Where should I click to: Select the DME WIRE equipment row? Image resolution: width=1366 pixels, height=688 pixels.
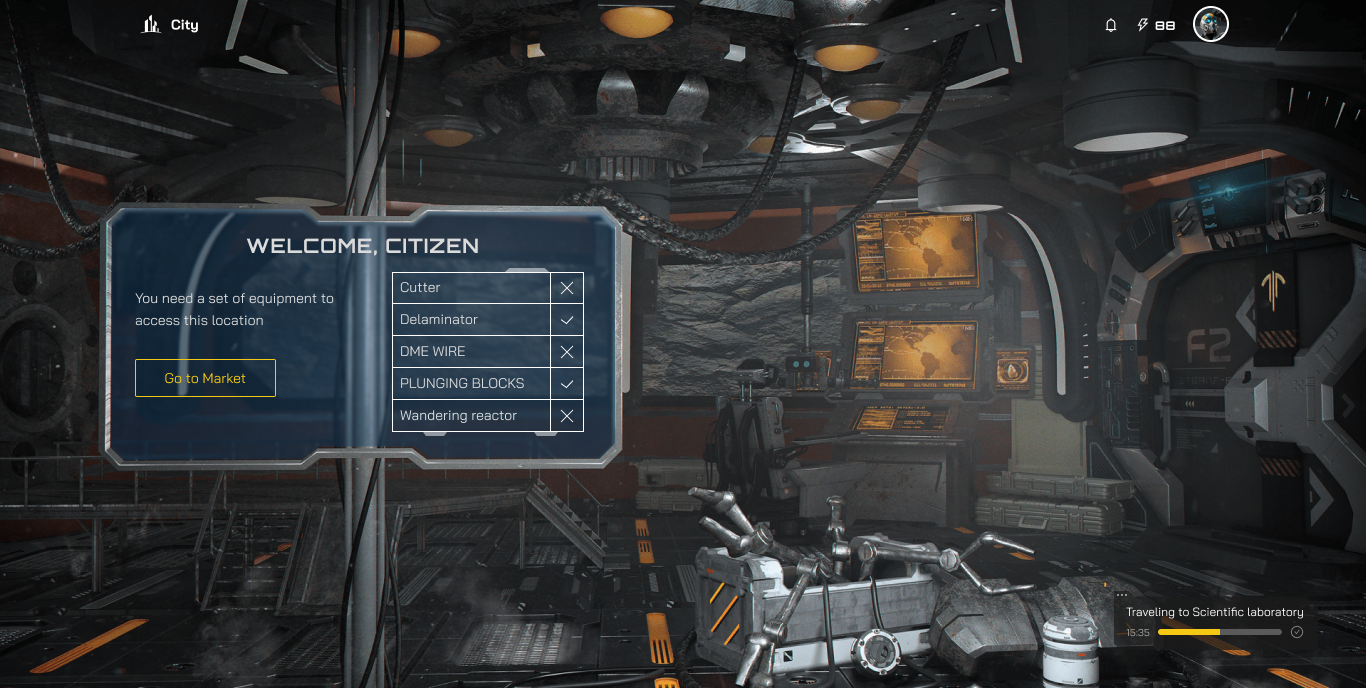471,352
